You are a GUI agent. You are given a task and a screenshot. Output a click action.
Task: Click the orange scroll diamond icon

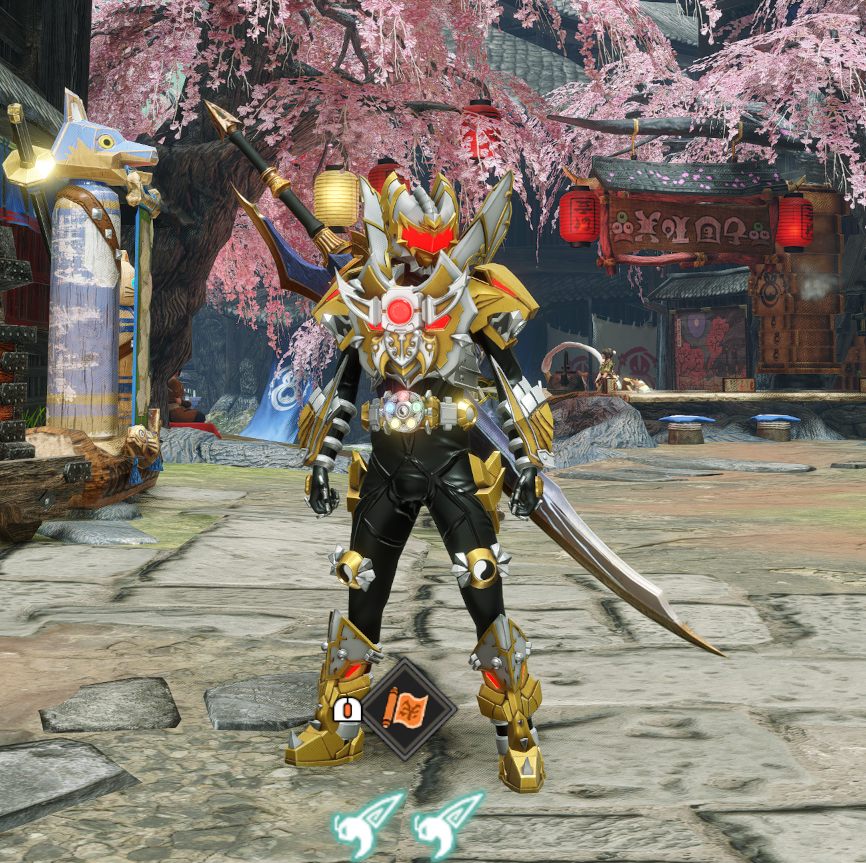408,710
